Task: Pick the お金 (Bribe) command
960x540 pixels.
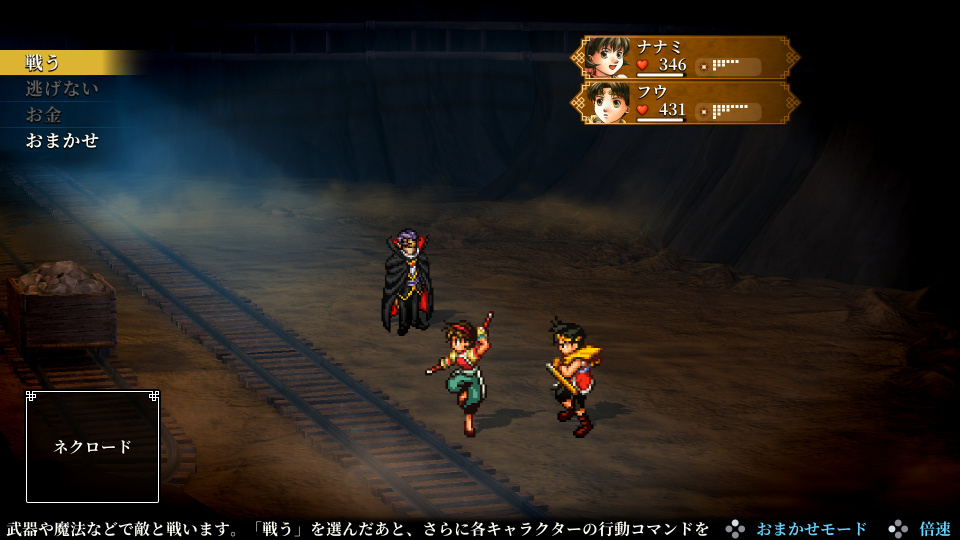Action: [44, 115]
